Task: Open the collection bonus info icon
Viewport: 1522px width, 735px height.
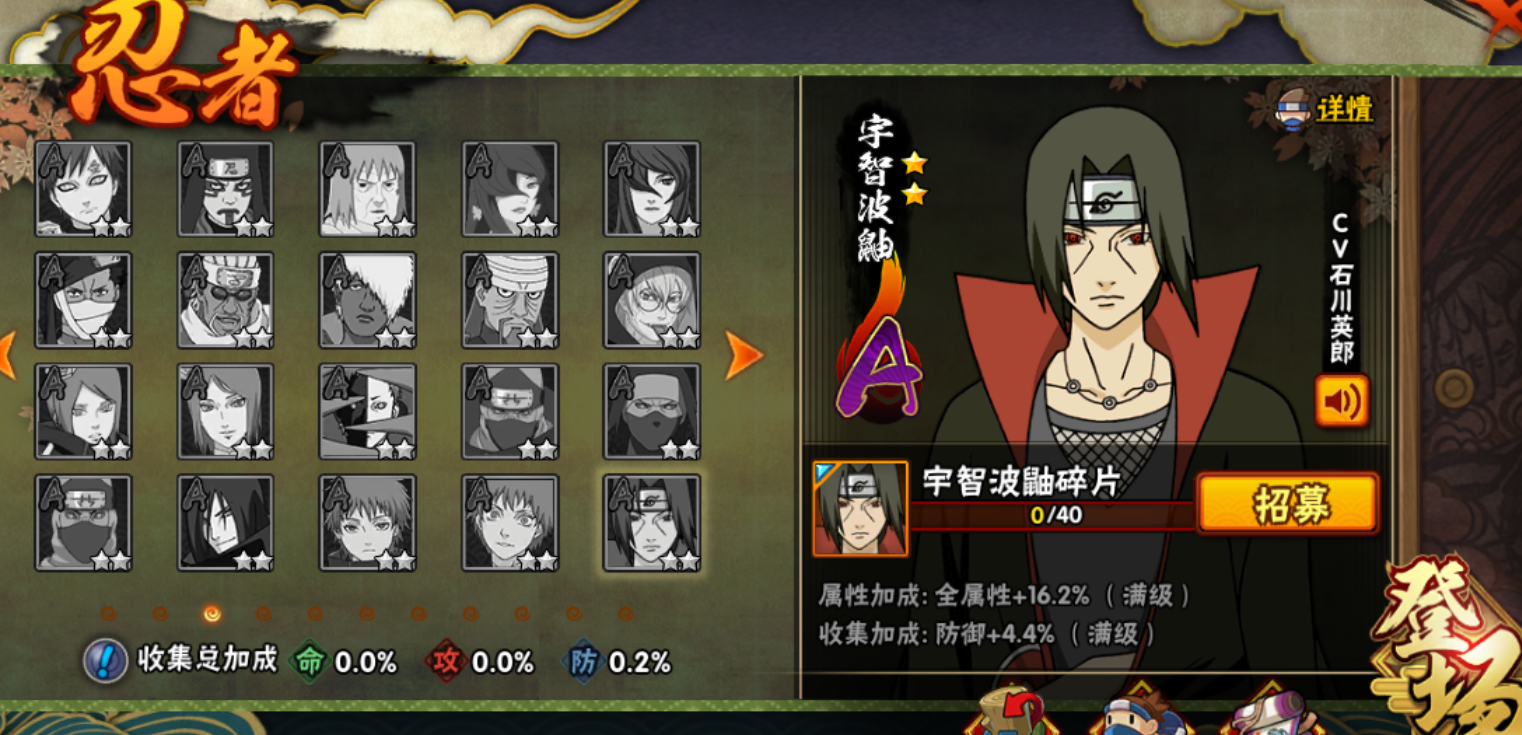Action: click(105, 661)
